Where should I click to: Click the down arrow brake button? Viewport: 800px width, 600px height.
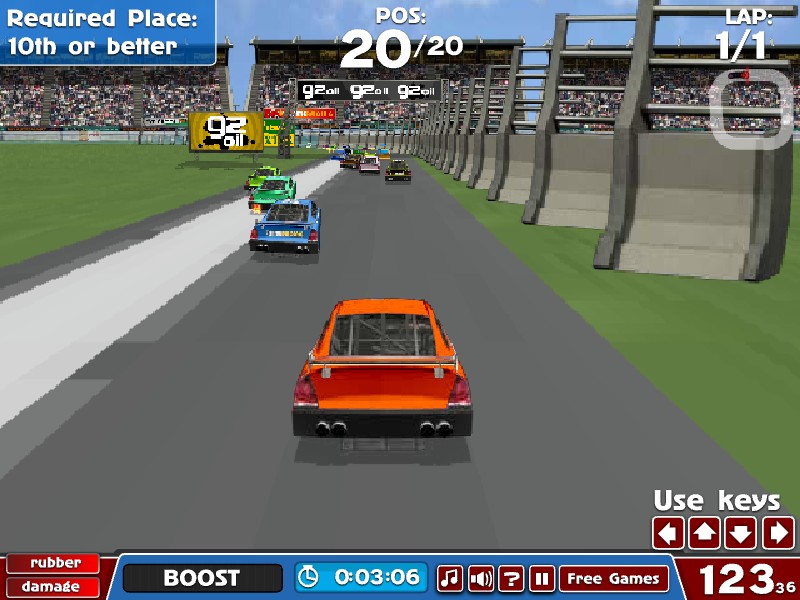740,533
